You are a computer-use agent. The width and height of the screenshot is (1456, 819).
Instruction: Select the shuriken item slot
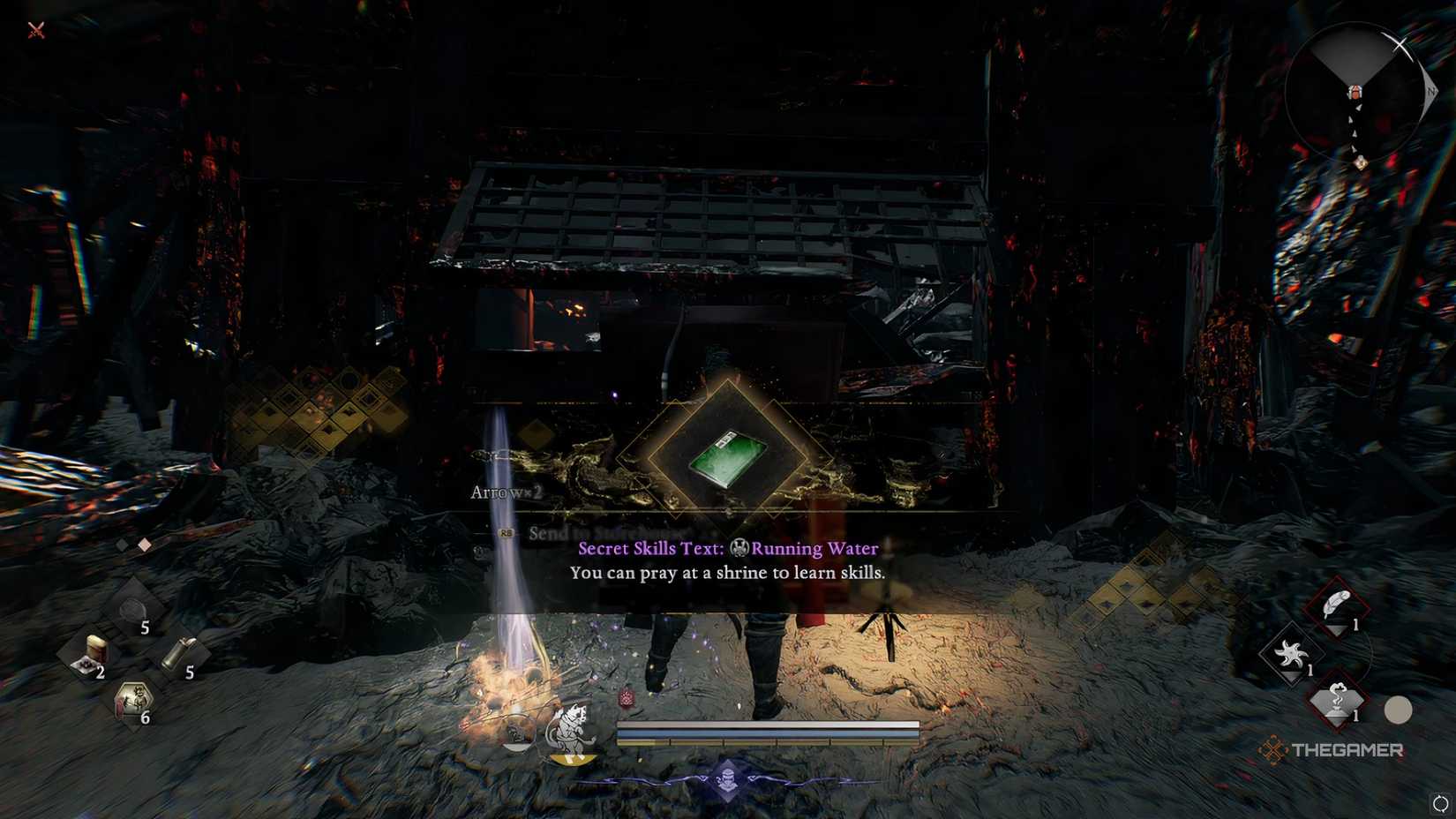[1291, 653]
